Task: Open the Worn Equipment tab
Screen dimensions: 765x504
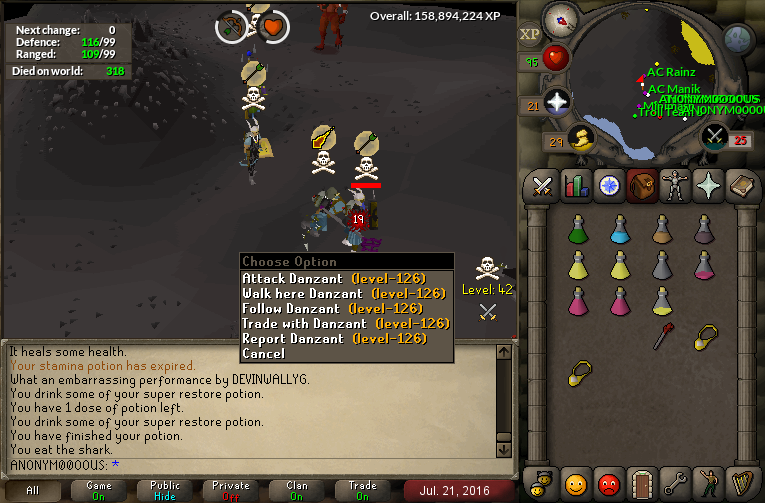Action: pos(674,185)
